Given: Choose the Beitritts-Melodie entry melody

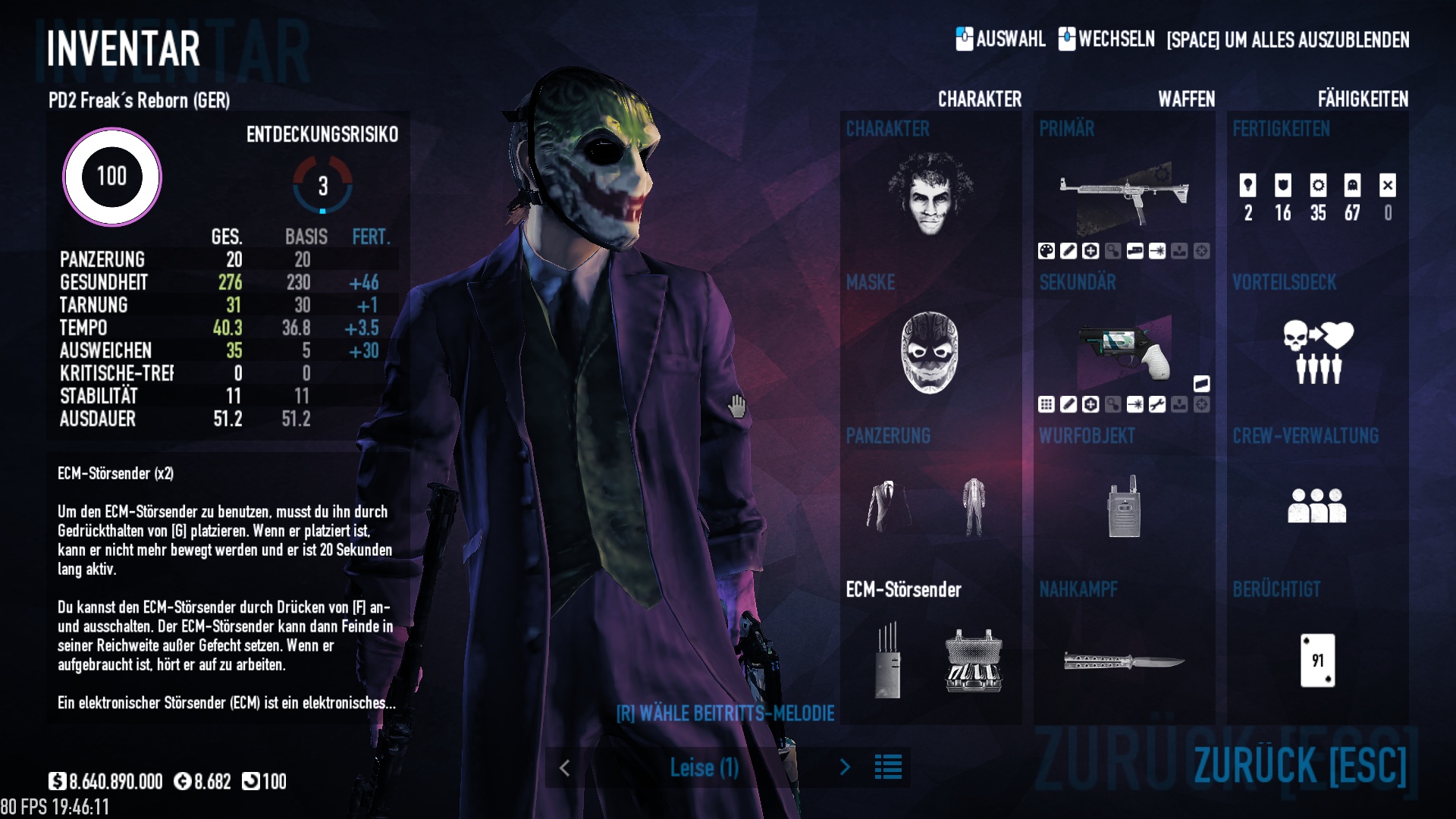Looking at the screenshot, I should coord(725,714).
